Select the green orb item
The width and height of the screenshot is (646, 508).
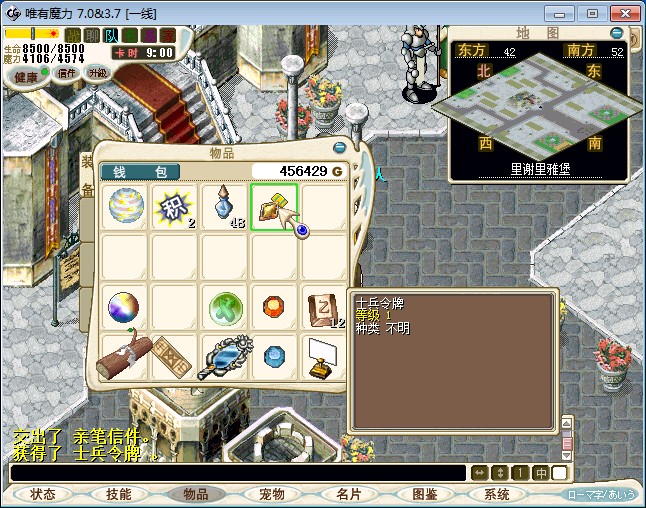point(225,307)
